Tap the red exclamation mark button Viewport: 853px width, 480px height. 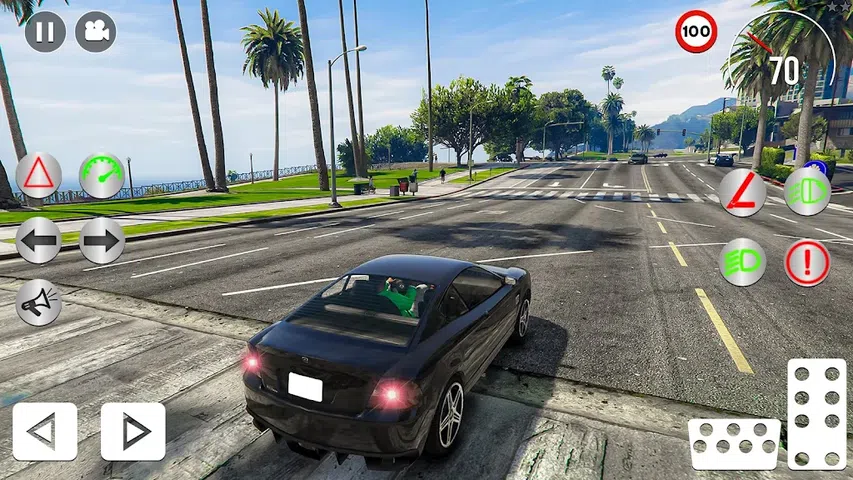tap(807, 262)
